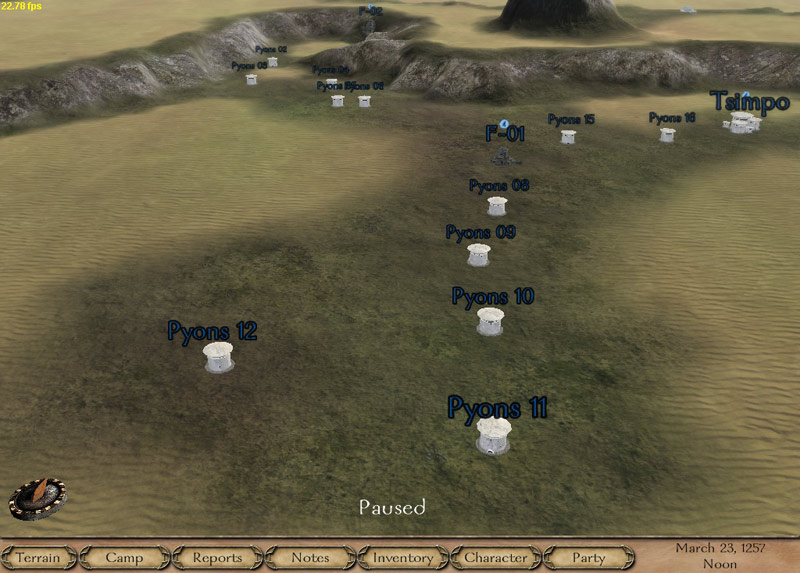The height and width of the screenshot is (573, 800).
Task: Open the Camp menu
Action: tap(124, 557)
